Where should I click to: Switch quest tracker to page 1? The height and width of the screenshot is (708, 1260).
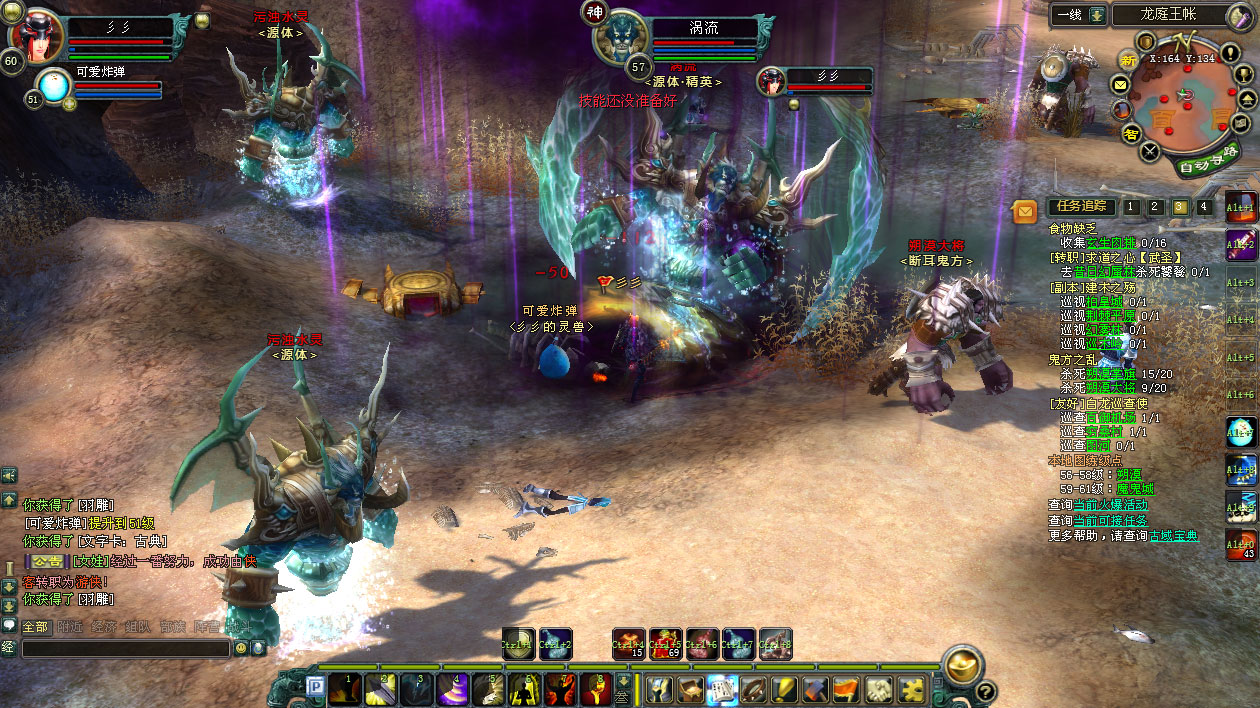[1130, 207]
